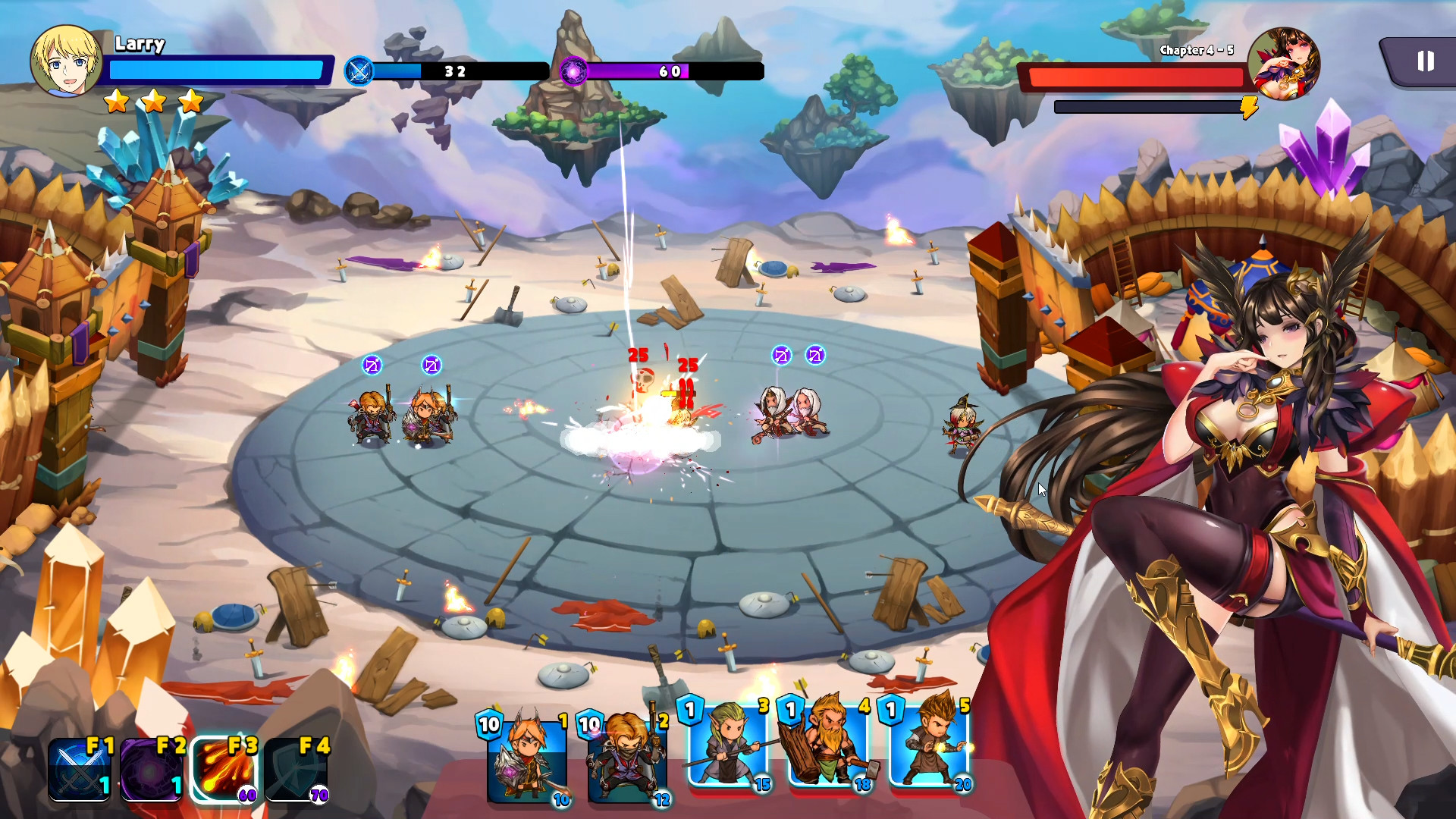1456x819 pixels.
Task: Click Larry's blue health bar
Action: coord(216,71)
